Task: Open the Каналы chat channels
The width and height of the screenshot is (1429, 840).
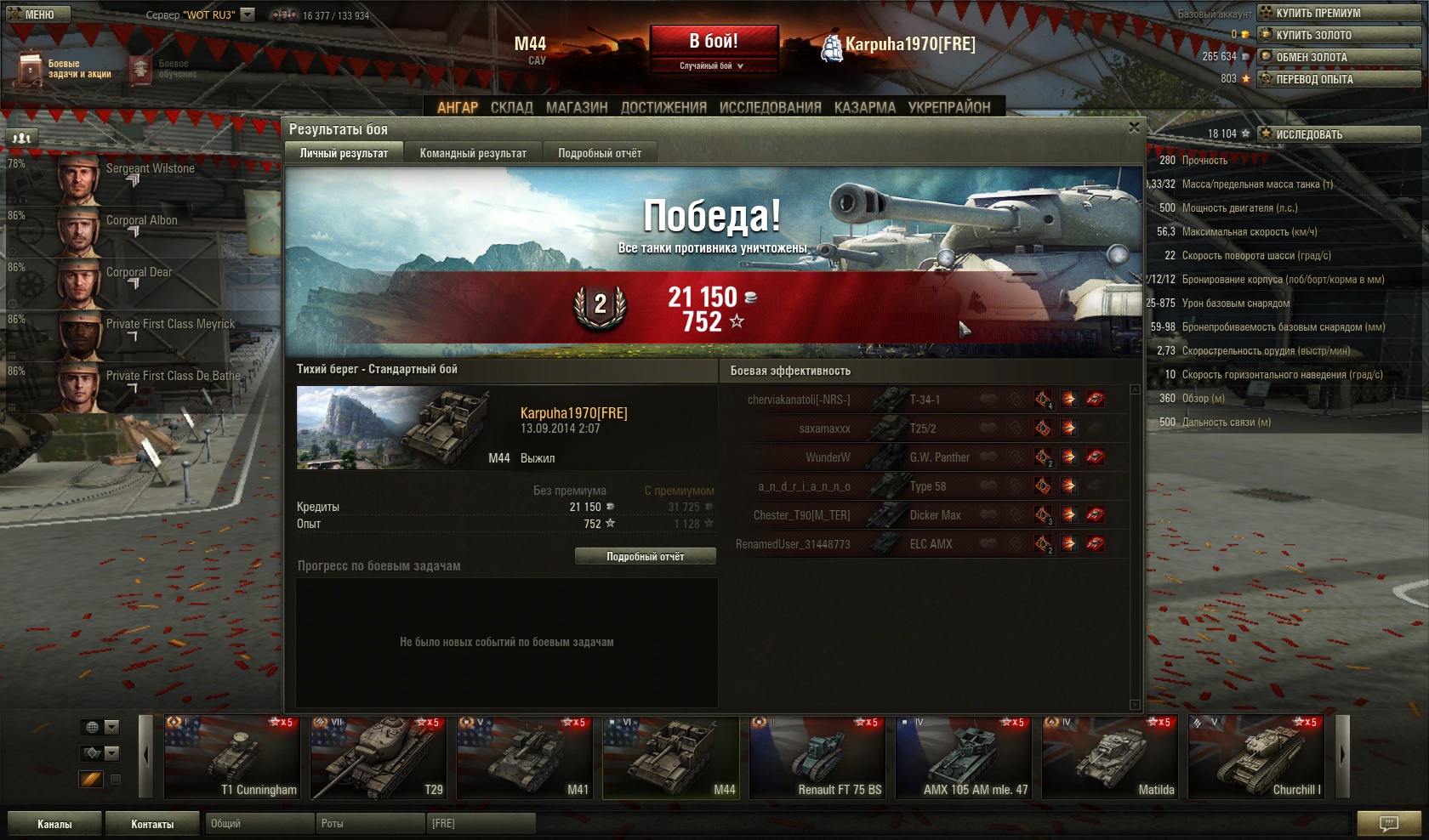Action: [x=54, y=824]
